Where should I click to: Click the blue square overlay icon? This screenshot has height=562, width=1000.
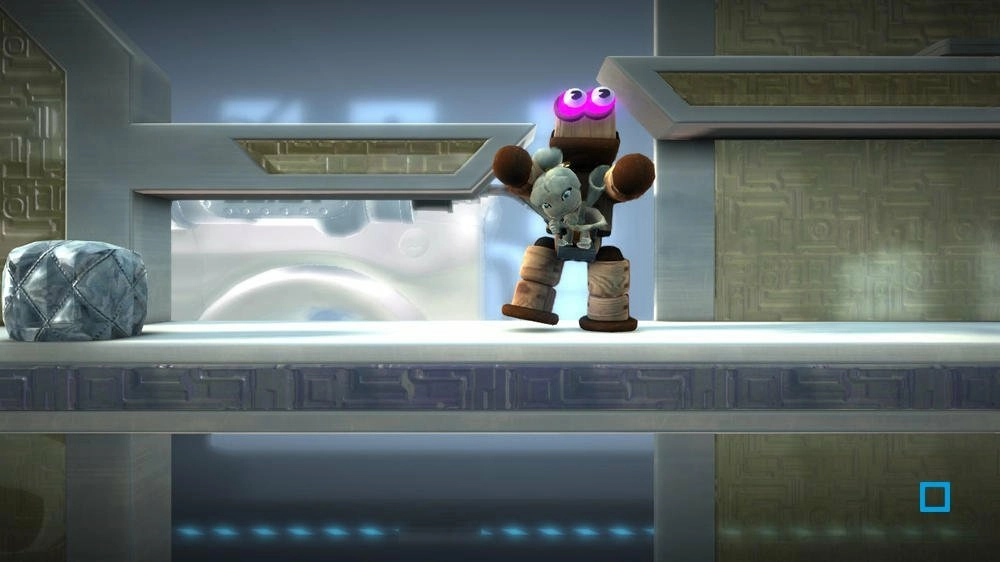pos(935,497)
